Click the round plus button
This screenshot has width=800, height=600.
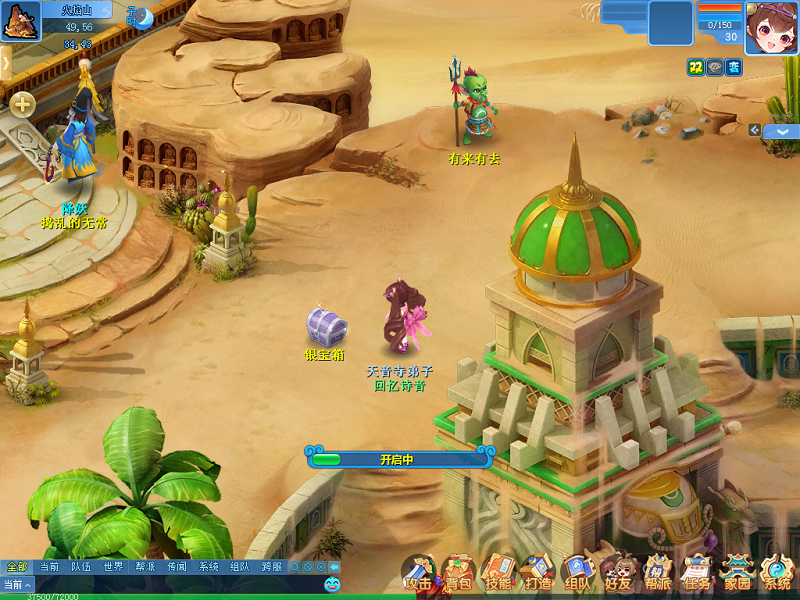click(22, 104)
